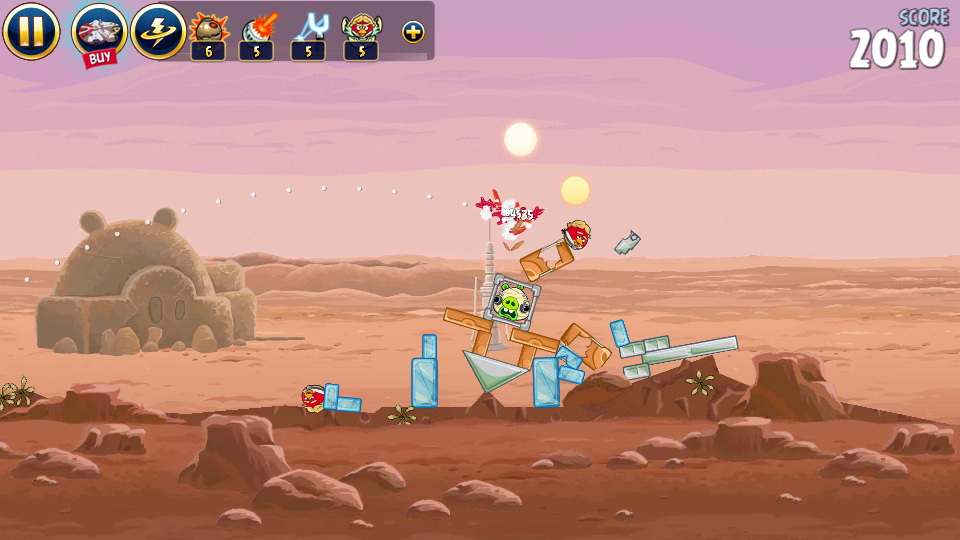Viewport: 960px width, 540px height.
Task: Toggle the lightning bolt power-ups button
Action: (157, 31)
